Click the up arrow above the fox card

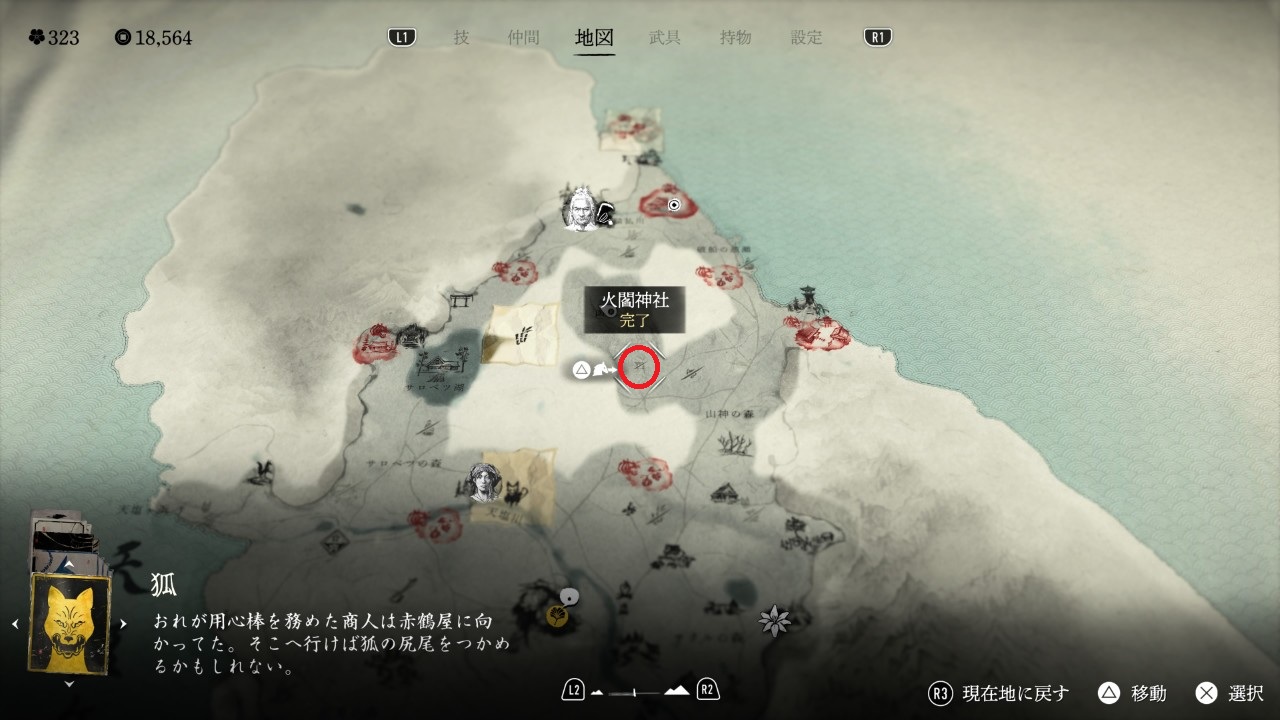(x=68, y=567)
